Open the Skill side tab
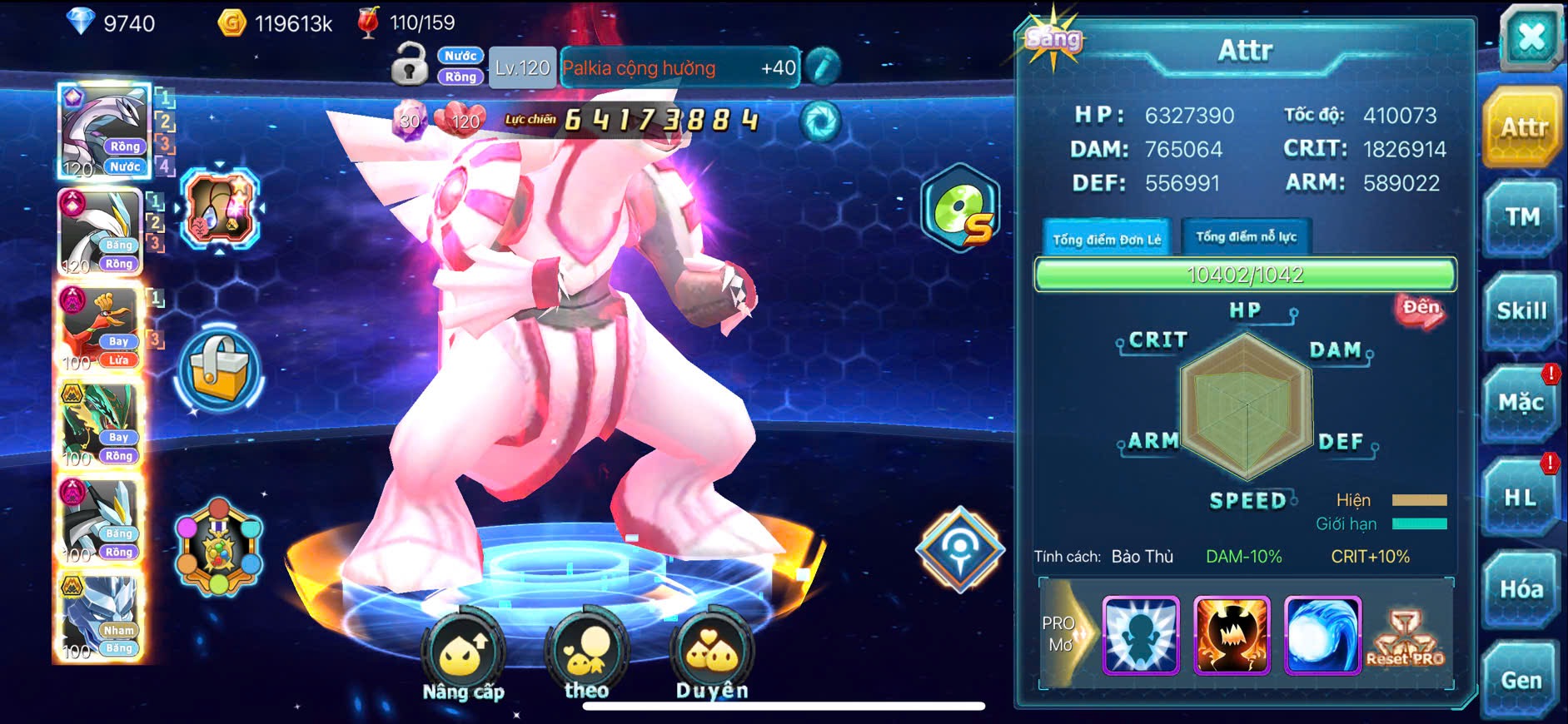1568x724 pixels. 1521,311
